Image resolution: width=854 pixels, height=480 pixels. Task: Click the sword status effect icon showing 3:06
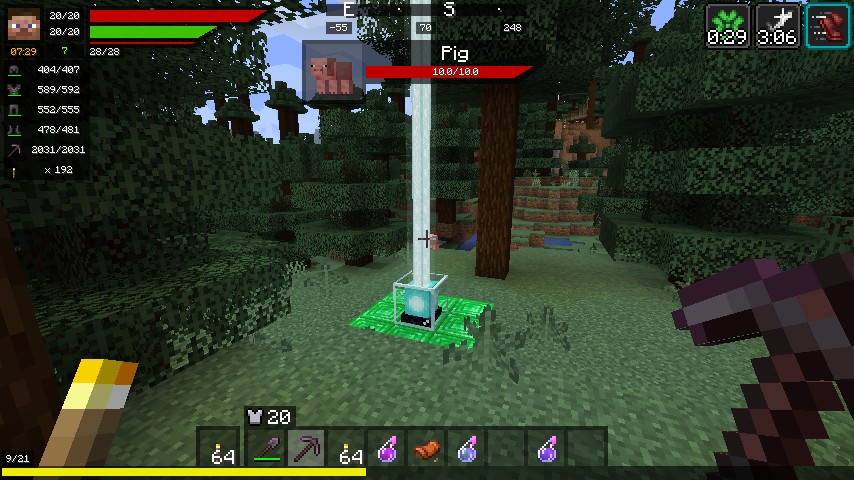pos(776,25)
